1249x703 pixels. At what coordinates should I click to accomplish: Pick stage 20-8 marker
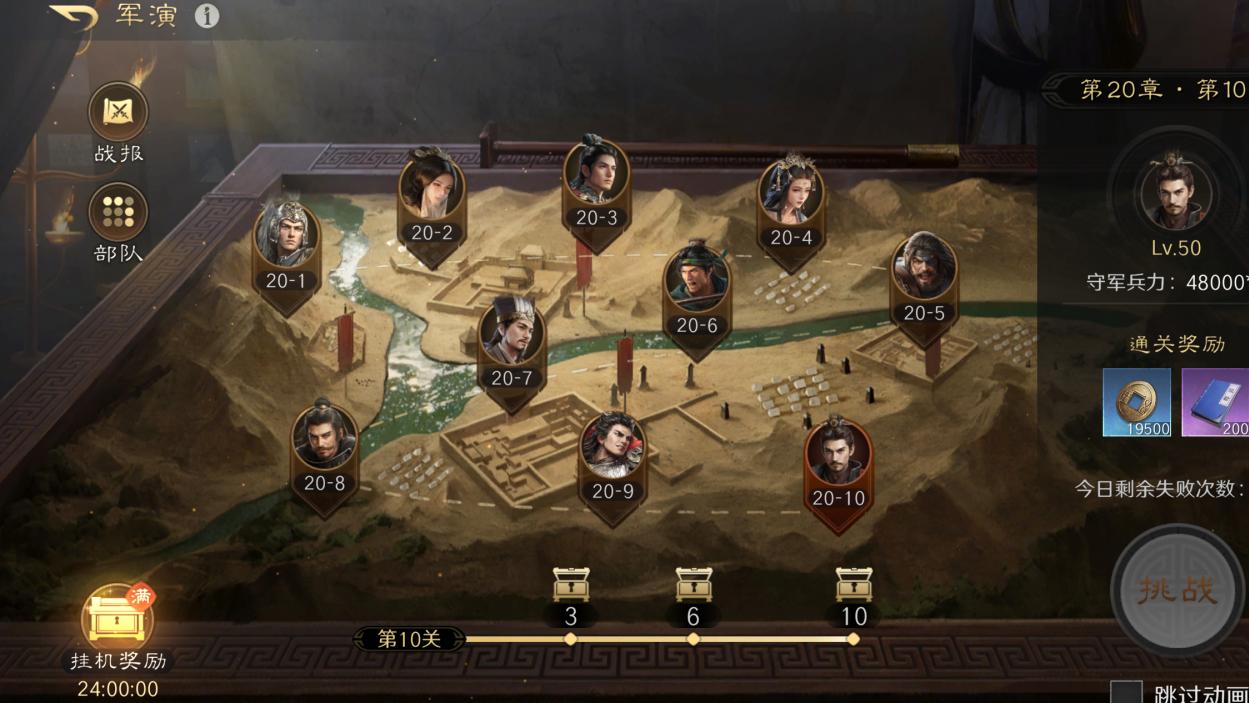pyautogui.click(x=324, y=442)
